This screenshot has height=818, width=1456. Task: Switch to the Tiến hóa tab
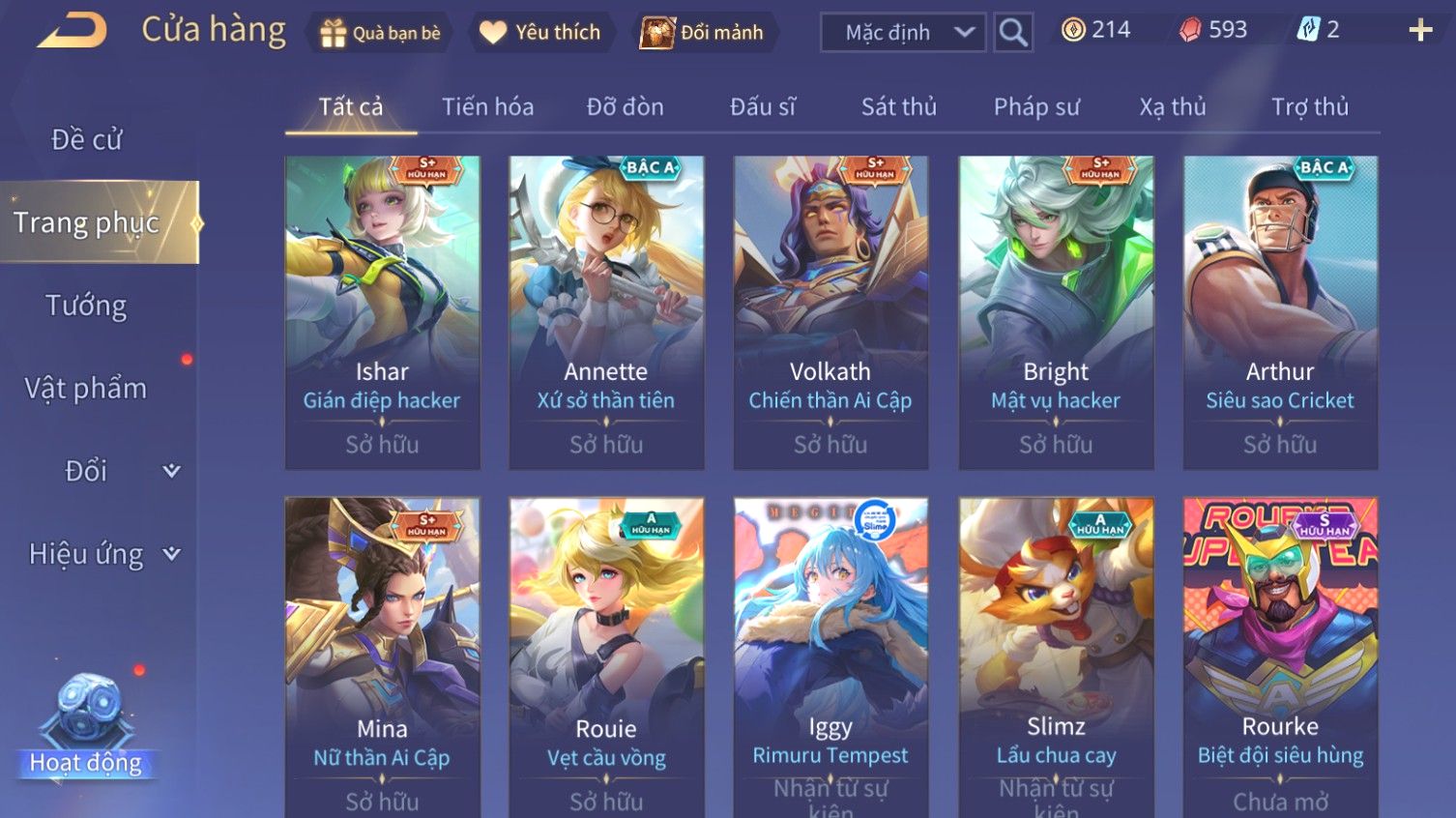coord(487,107)
